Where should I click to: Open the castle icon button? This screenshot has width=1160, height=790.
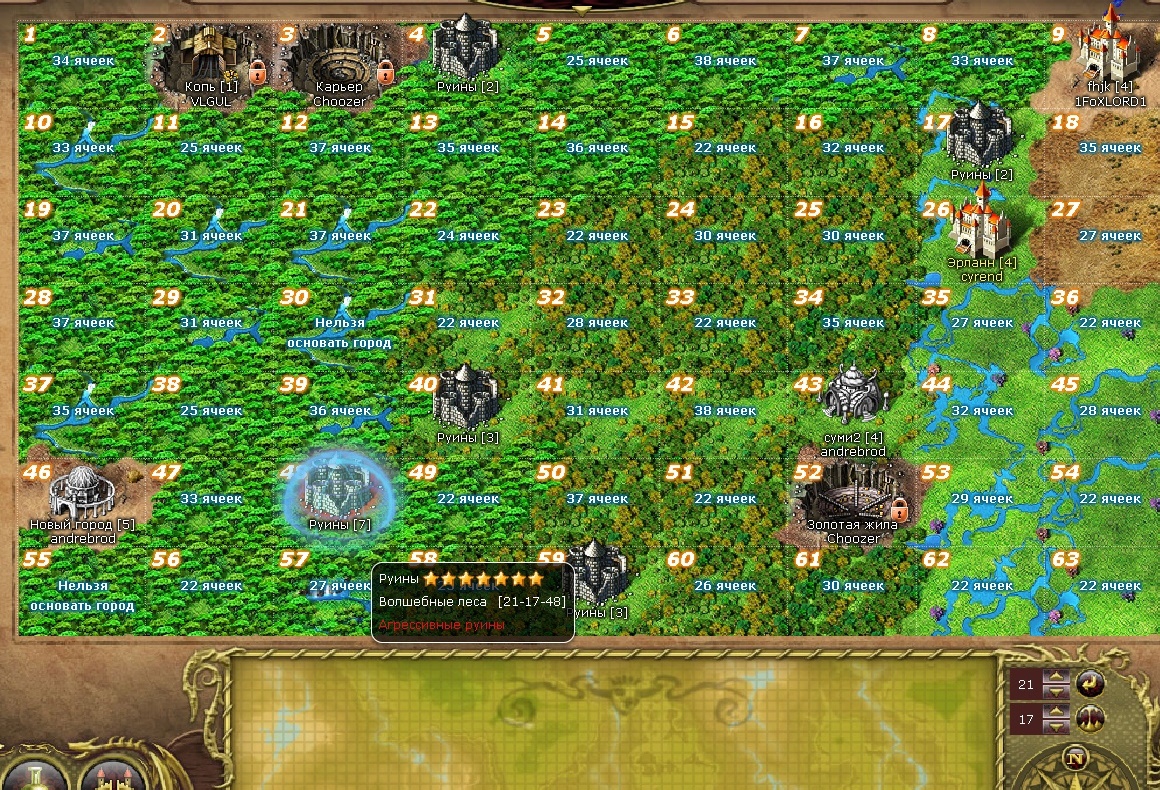[x=112, y=770]
